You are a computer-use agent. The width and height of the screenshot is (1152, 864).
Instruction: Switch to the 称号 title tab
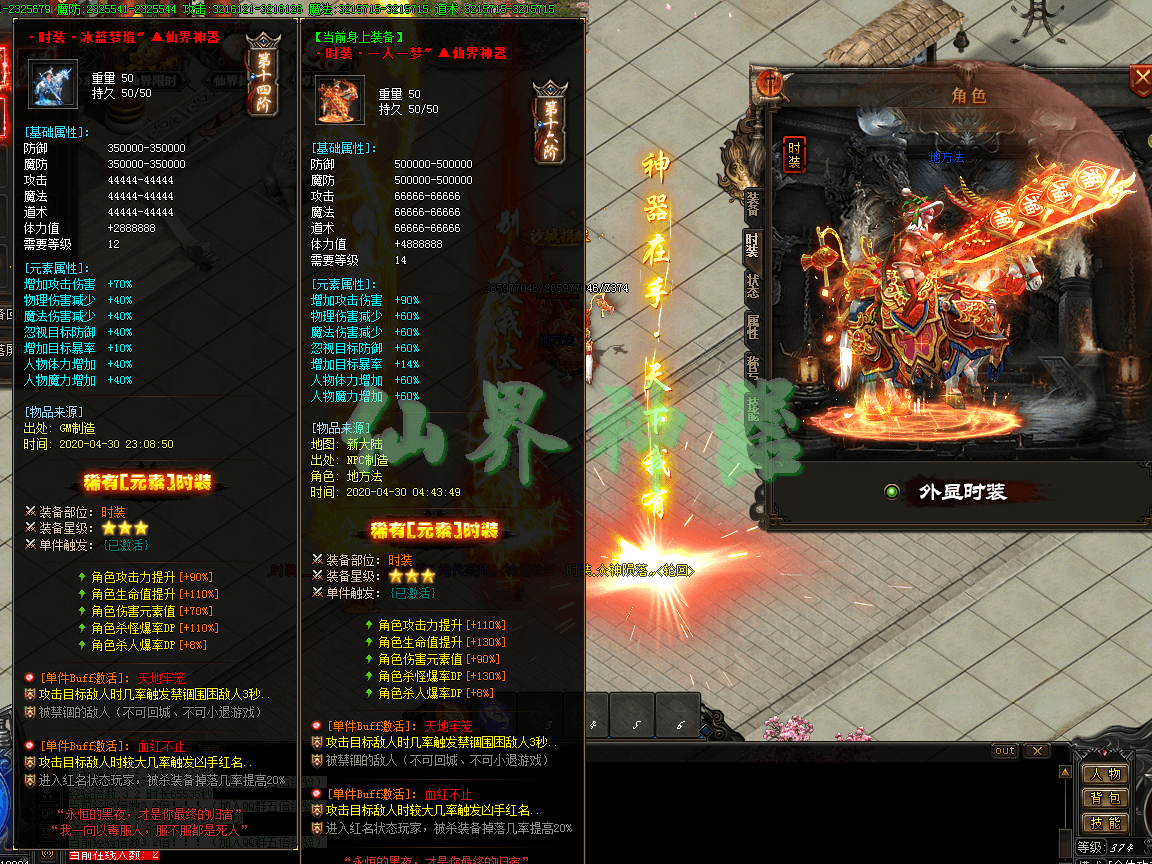click(x=752, y=366)
